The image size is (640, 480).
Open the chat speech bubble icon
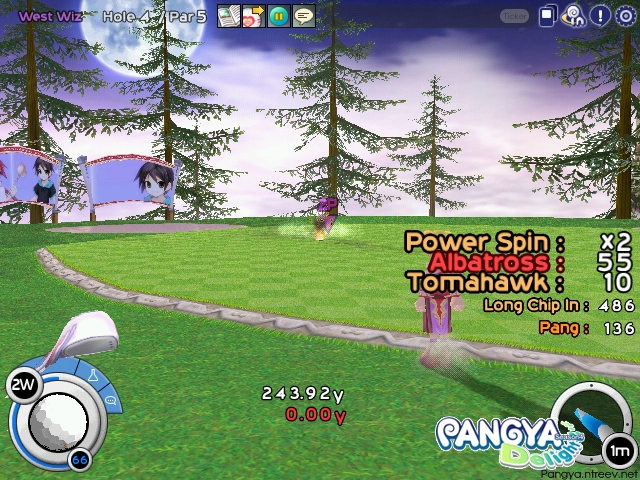coord(303,16)
